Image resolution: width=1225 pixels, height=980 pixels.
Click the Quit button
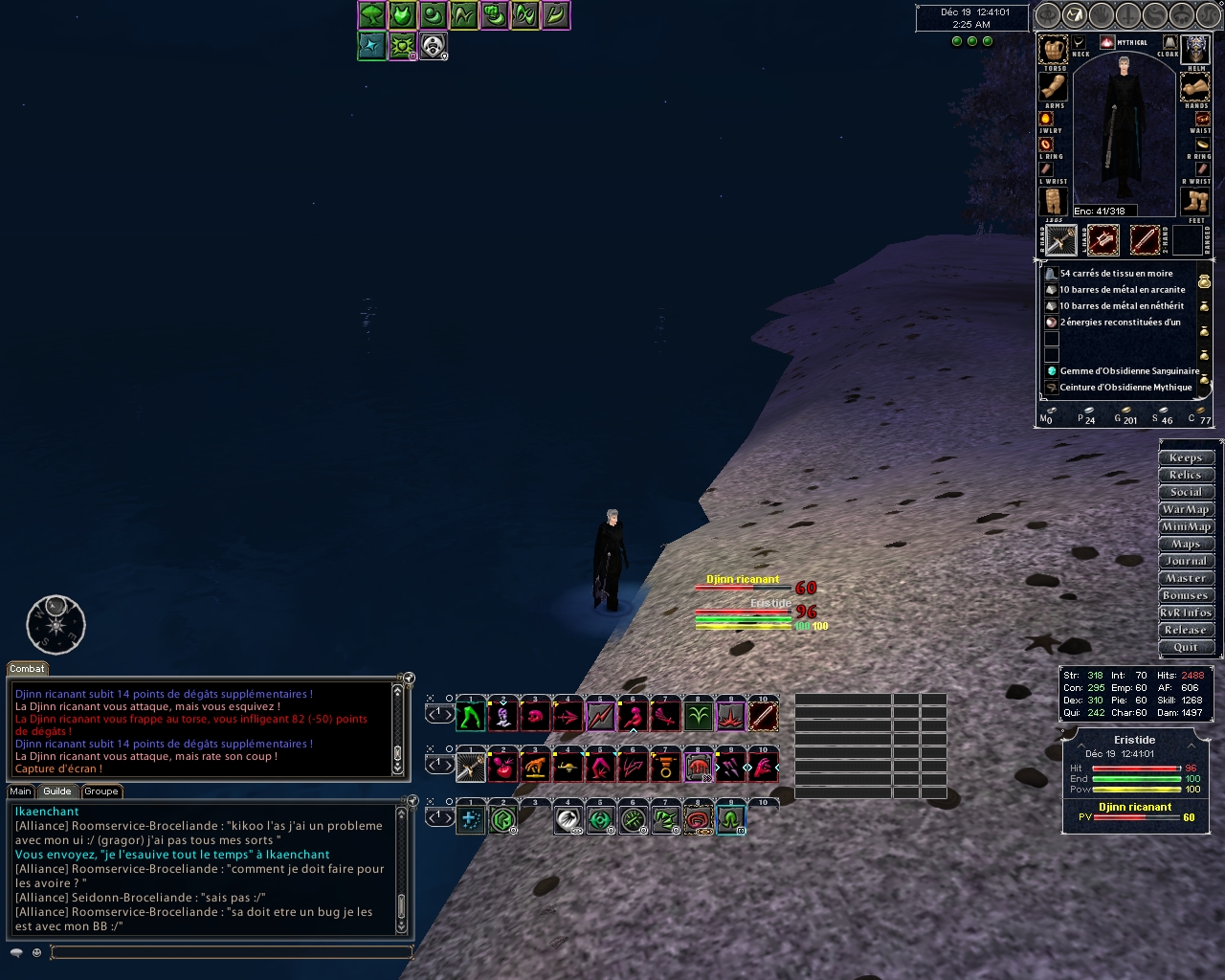pos(1186,647)
